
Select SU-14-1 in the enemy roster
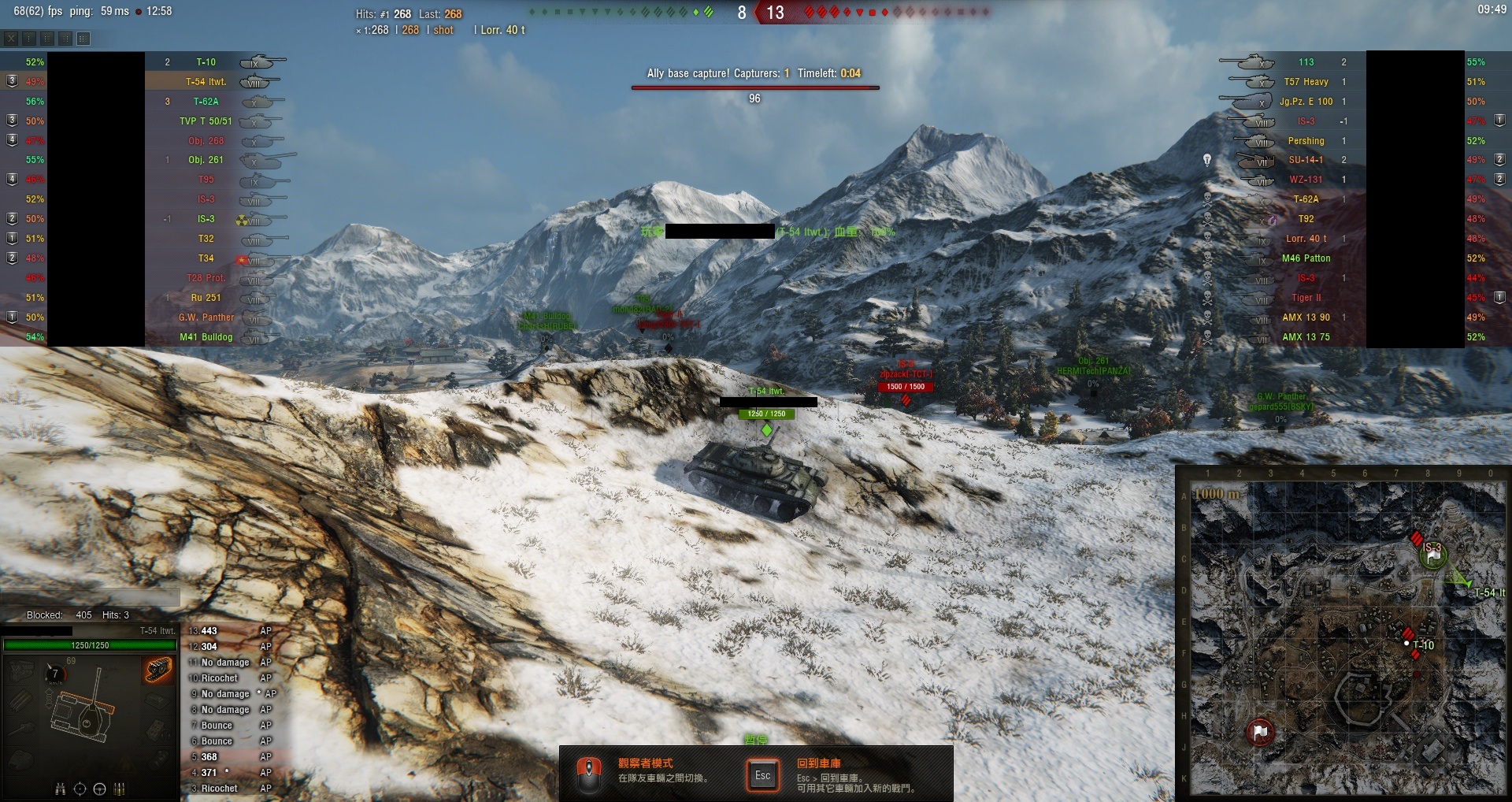[1306, 160]
